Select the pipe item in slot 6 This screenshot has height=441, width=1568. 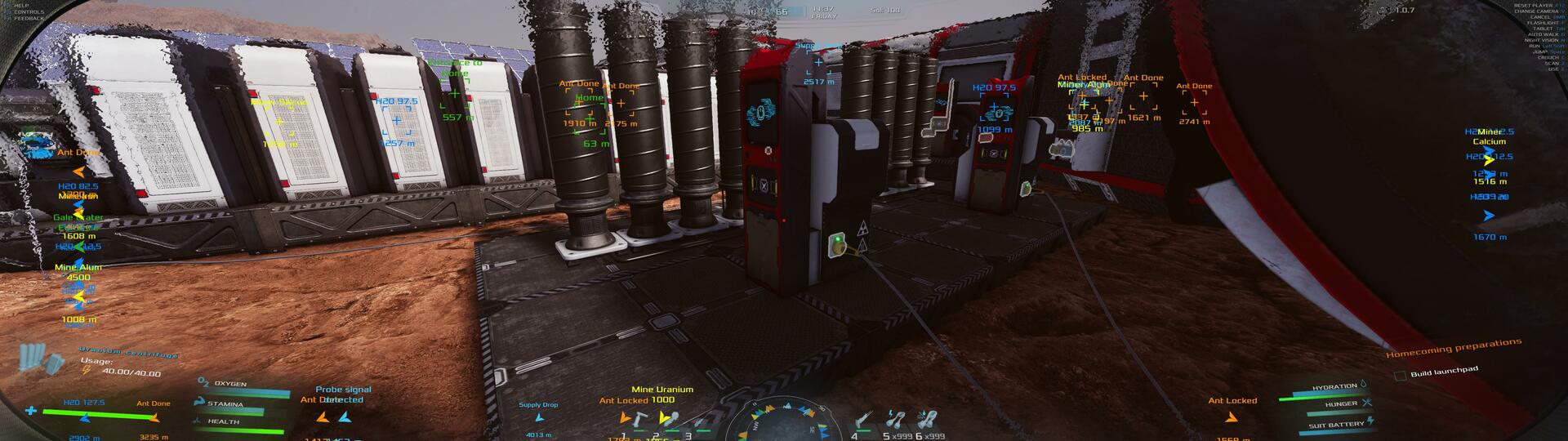pyautogui.click(x=926, y=420)
